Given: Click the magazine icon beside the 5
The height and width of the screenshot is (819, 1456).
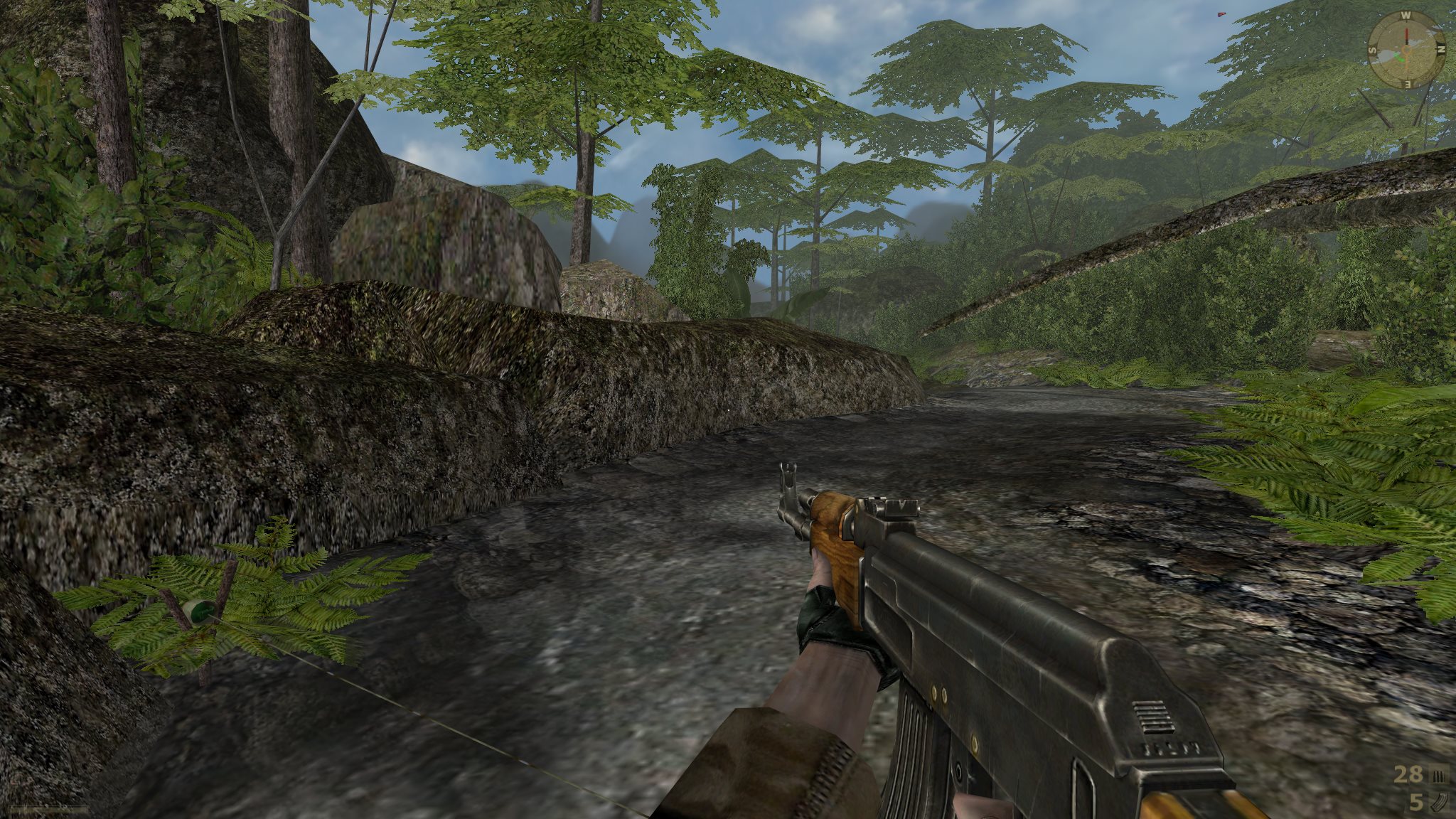Looking at the screenshot, I should tap(1440, 802).
